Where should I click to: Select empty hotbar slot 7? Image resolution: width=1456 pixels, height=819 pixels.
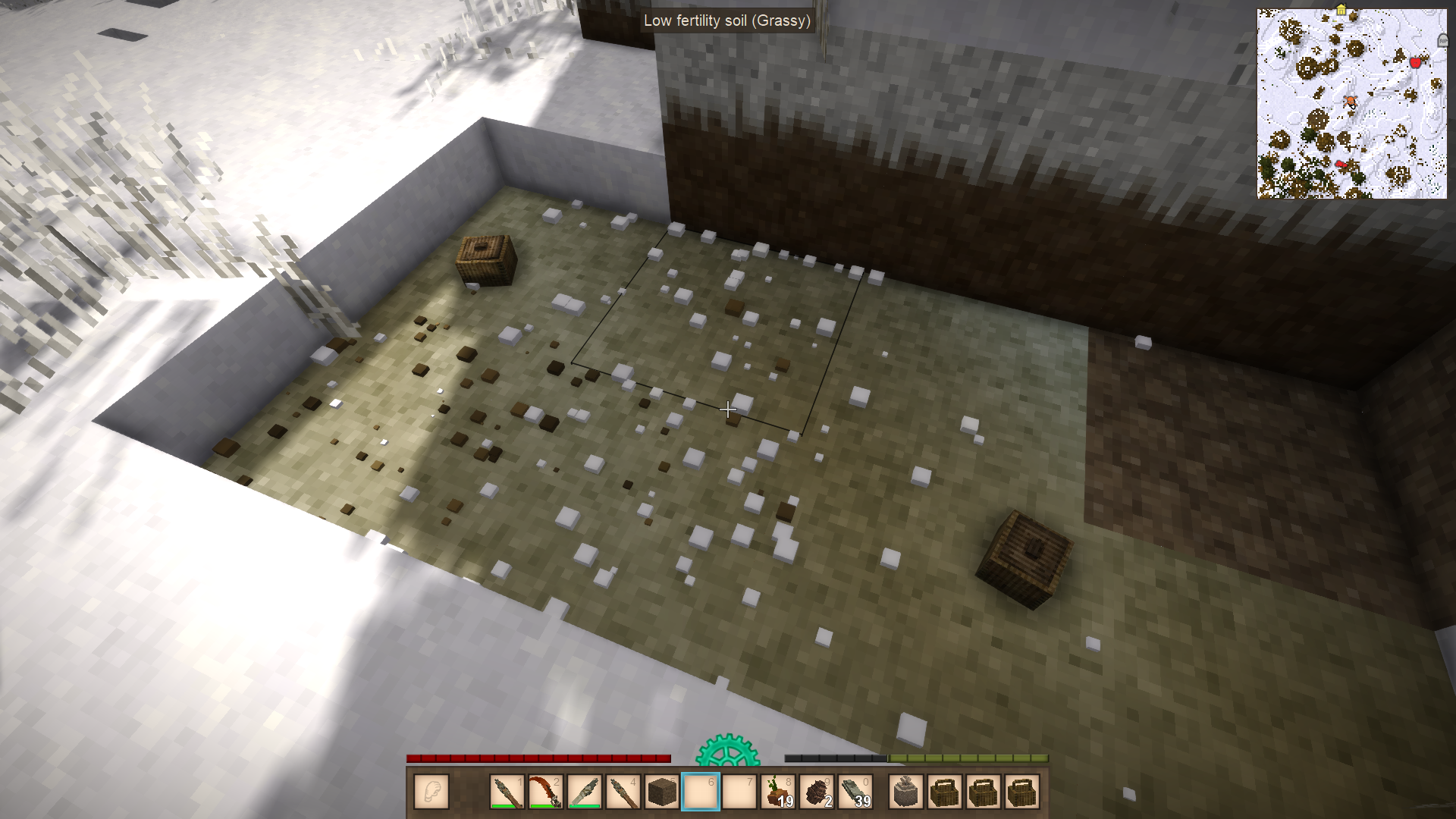point(739,792)
